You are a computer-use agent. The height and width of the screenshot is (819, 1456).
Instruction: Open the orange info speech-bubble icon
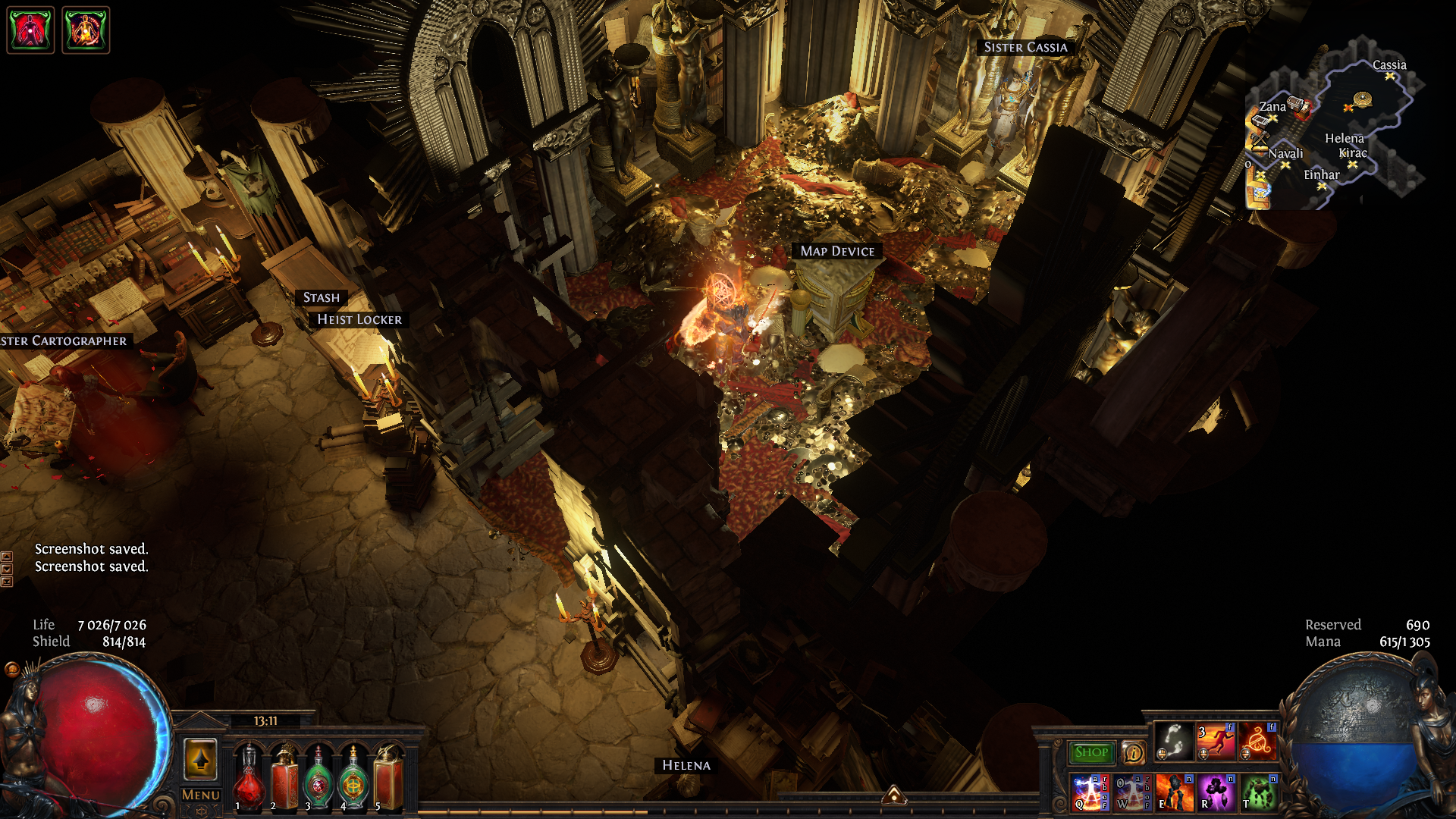click(1134, 752)
